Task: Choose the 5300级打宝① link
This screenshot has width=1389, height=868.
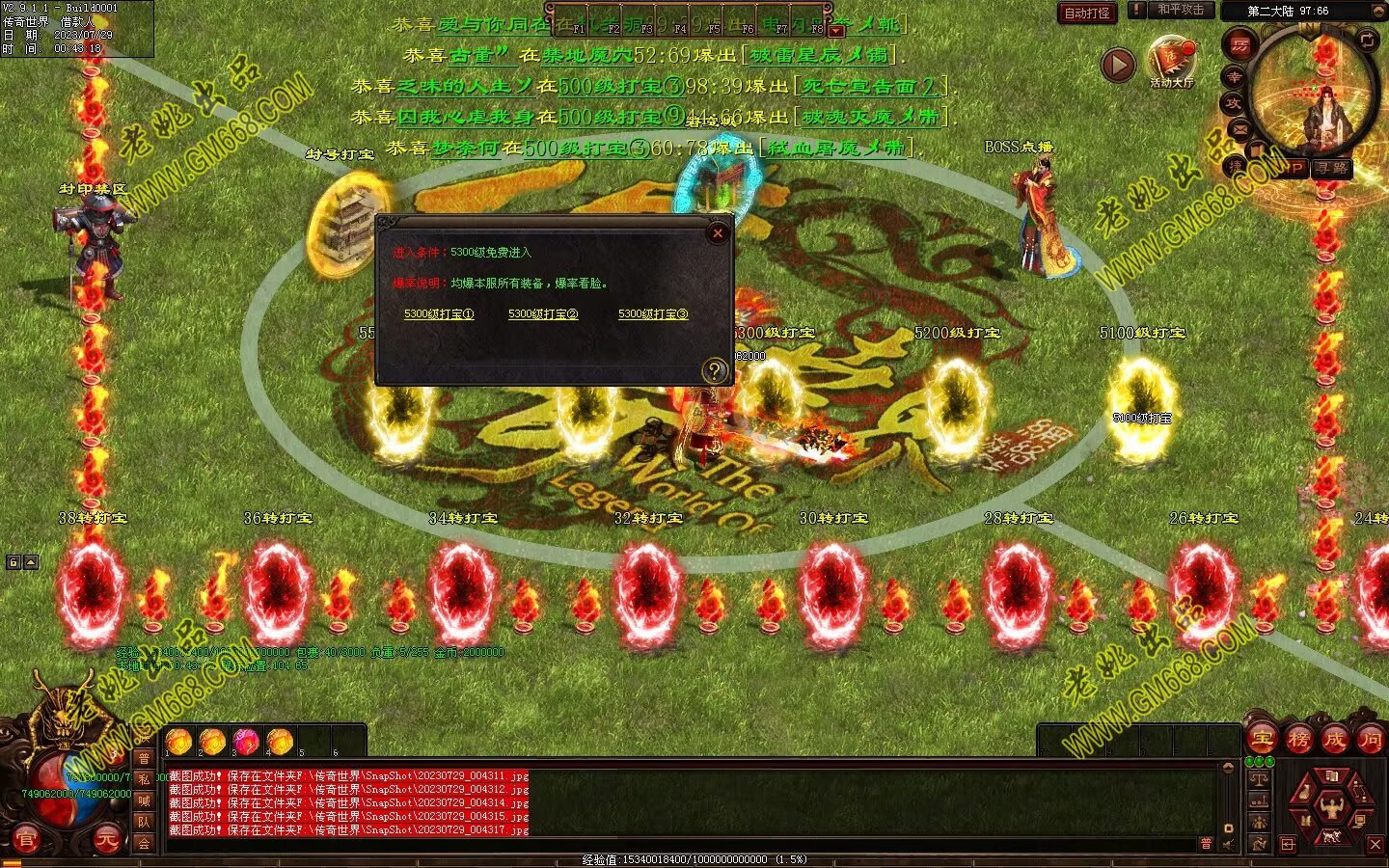Action: tap(439, 314)
